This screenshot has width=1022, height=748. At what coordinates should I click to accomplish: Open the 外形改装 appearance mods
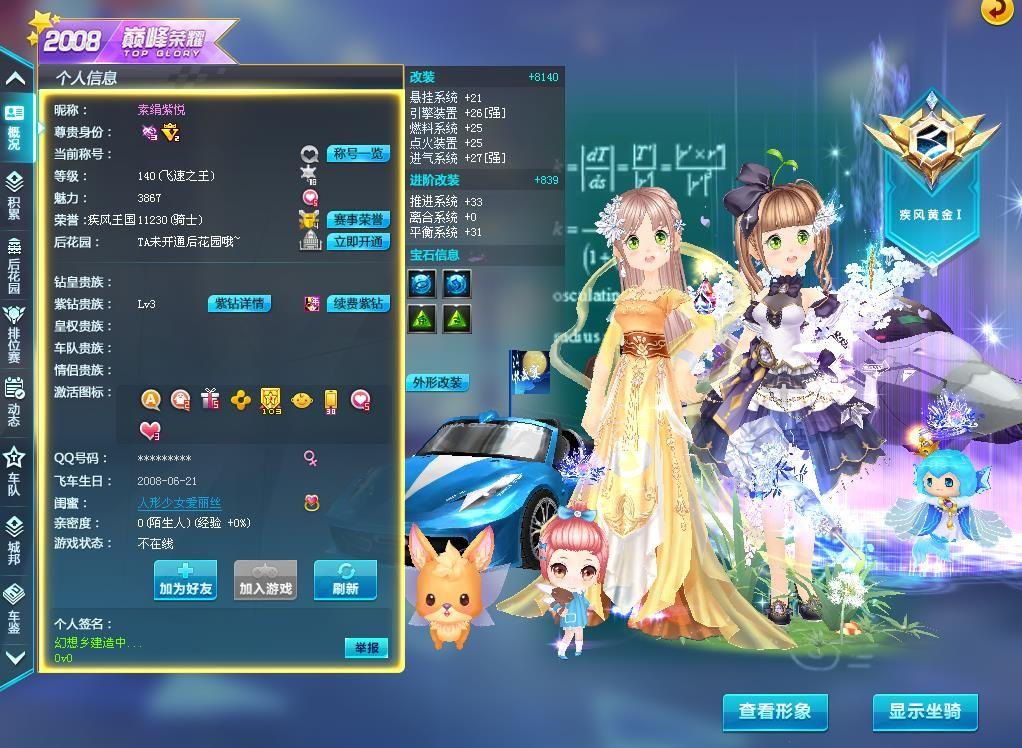(437, 383)
